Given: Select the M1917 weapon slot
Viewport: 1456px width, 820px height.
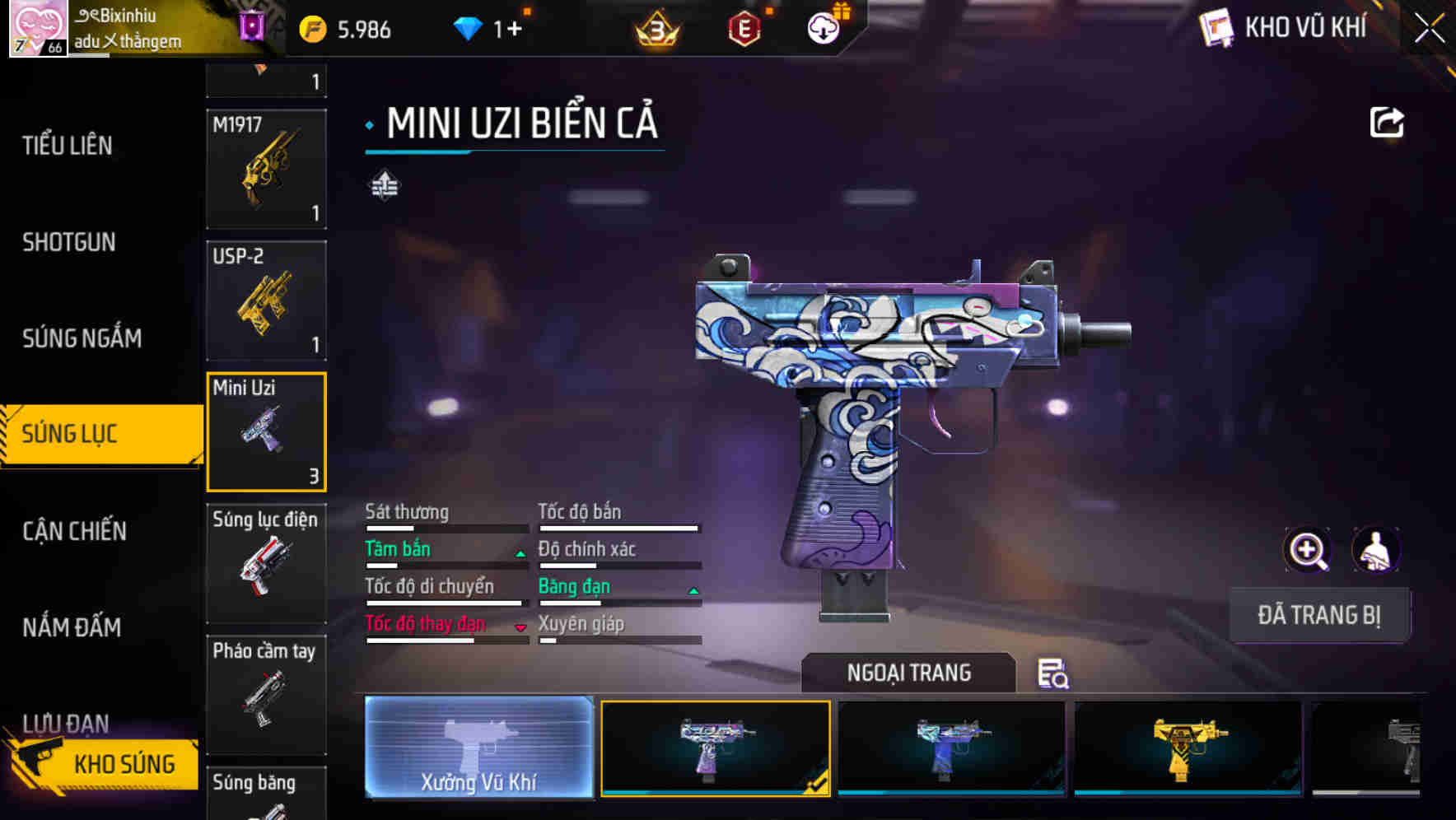Looking at the screenshot, I should pos(266,169).
